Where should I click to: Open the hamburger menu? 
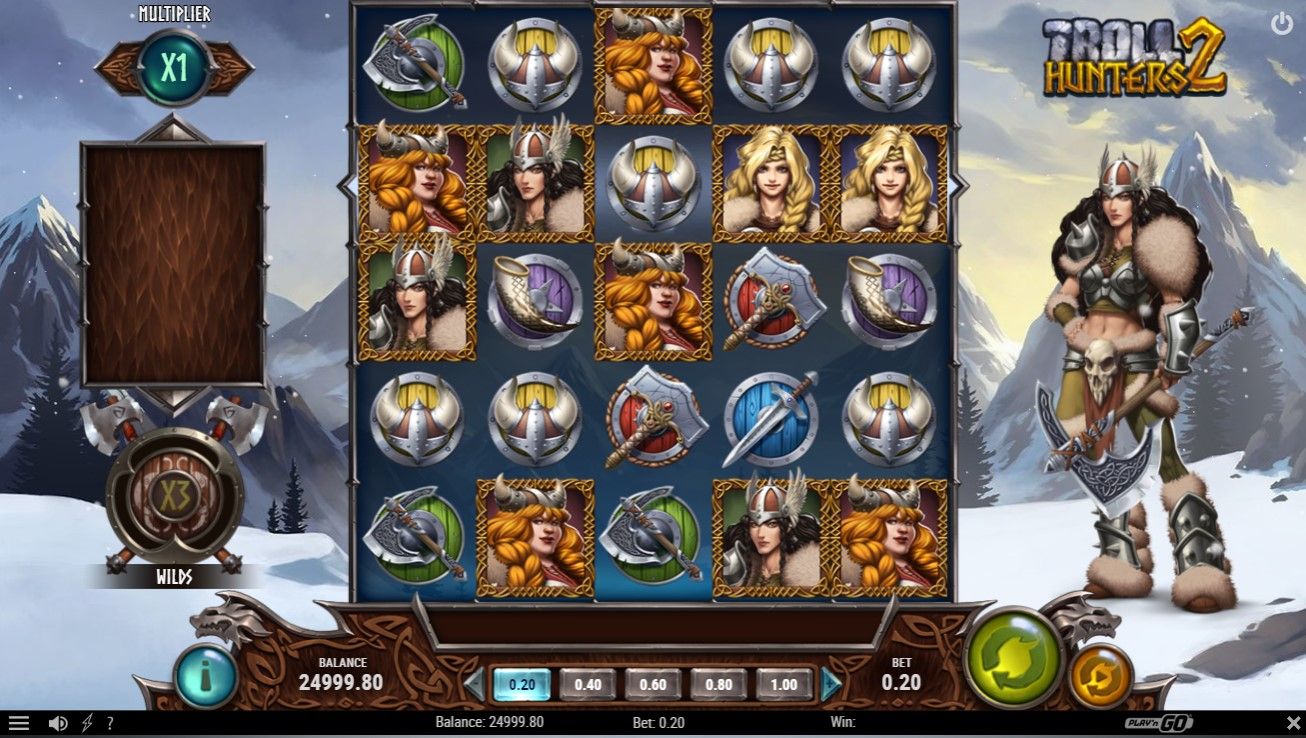point(19,723)
